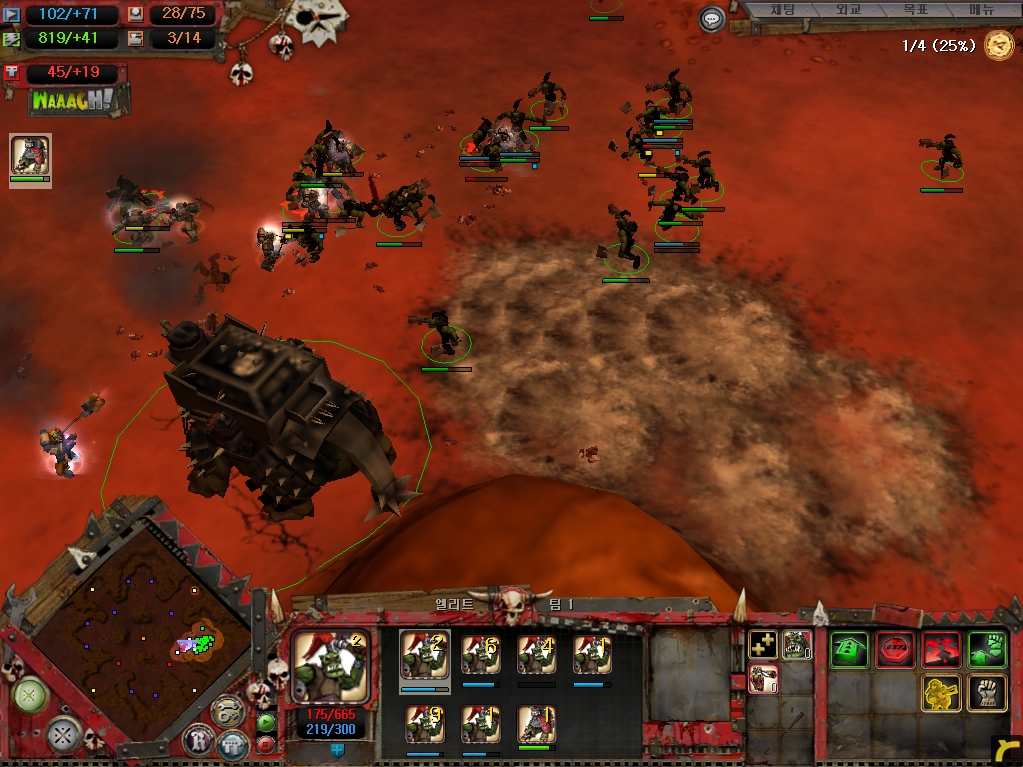Pick the squad member portrait numbered 4
This screenshot has height=767, width=1023.
pyautogui.click(x=537, y=656)
